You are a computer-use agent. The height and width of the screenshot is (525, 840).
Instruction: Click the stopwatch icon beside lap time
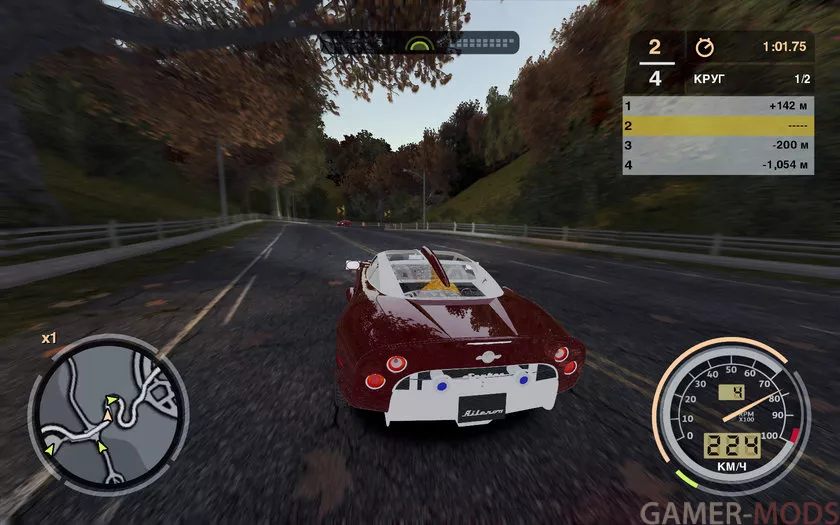(704, 47)
